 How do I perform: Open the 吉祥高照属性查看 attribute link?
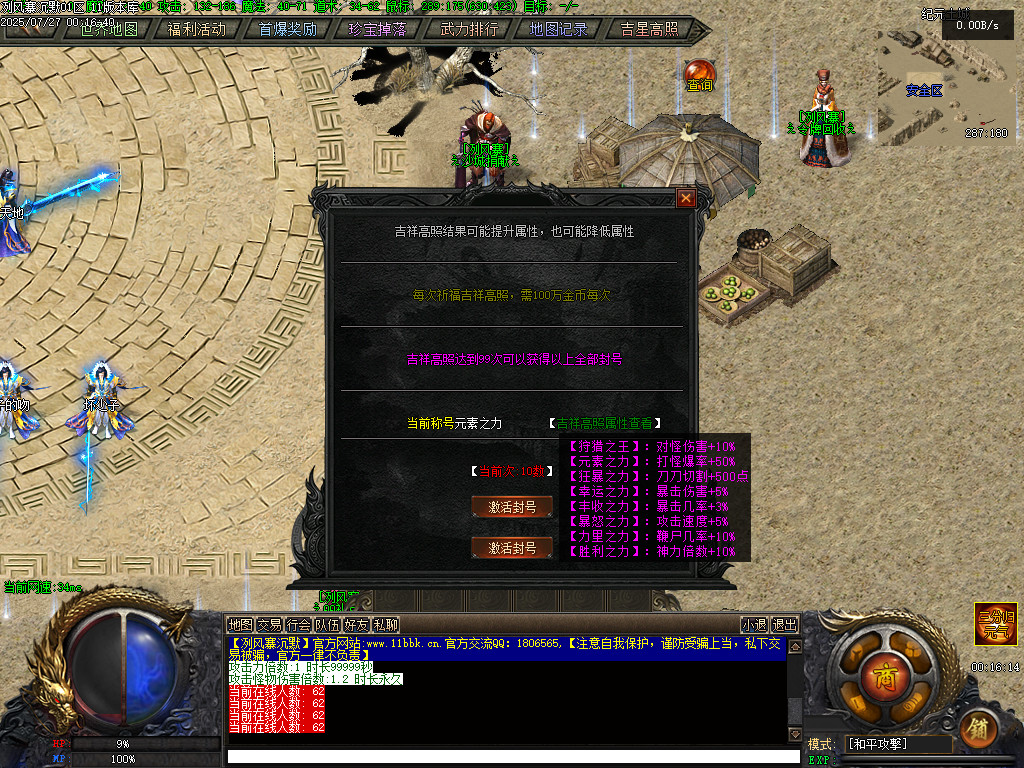605,424
